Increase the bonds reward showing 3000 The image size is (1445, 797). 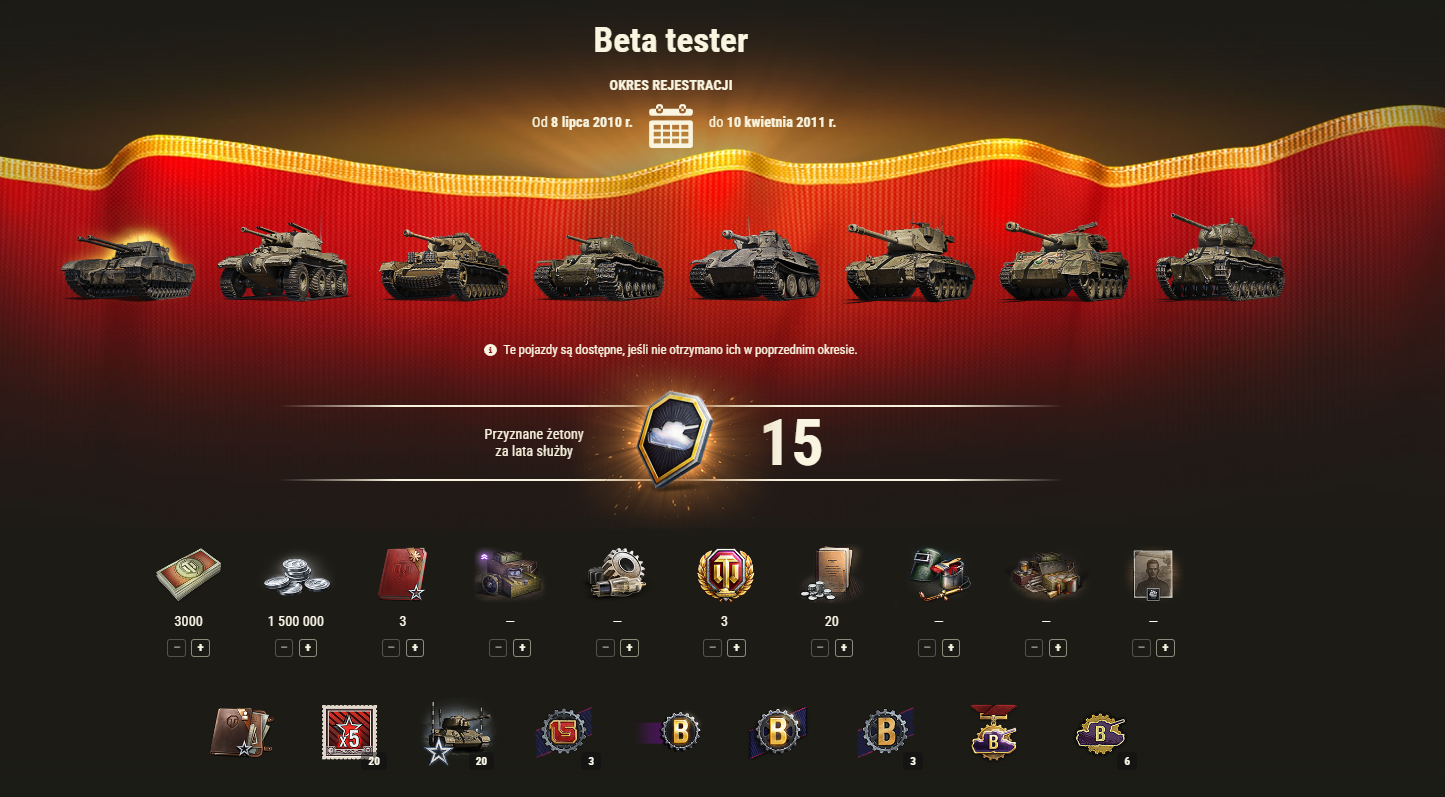point(200,648)
